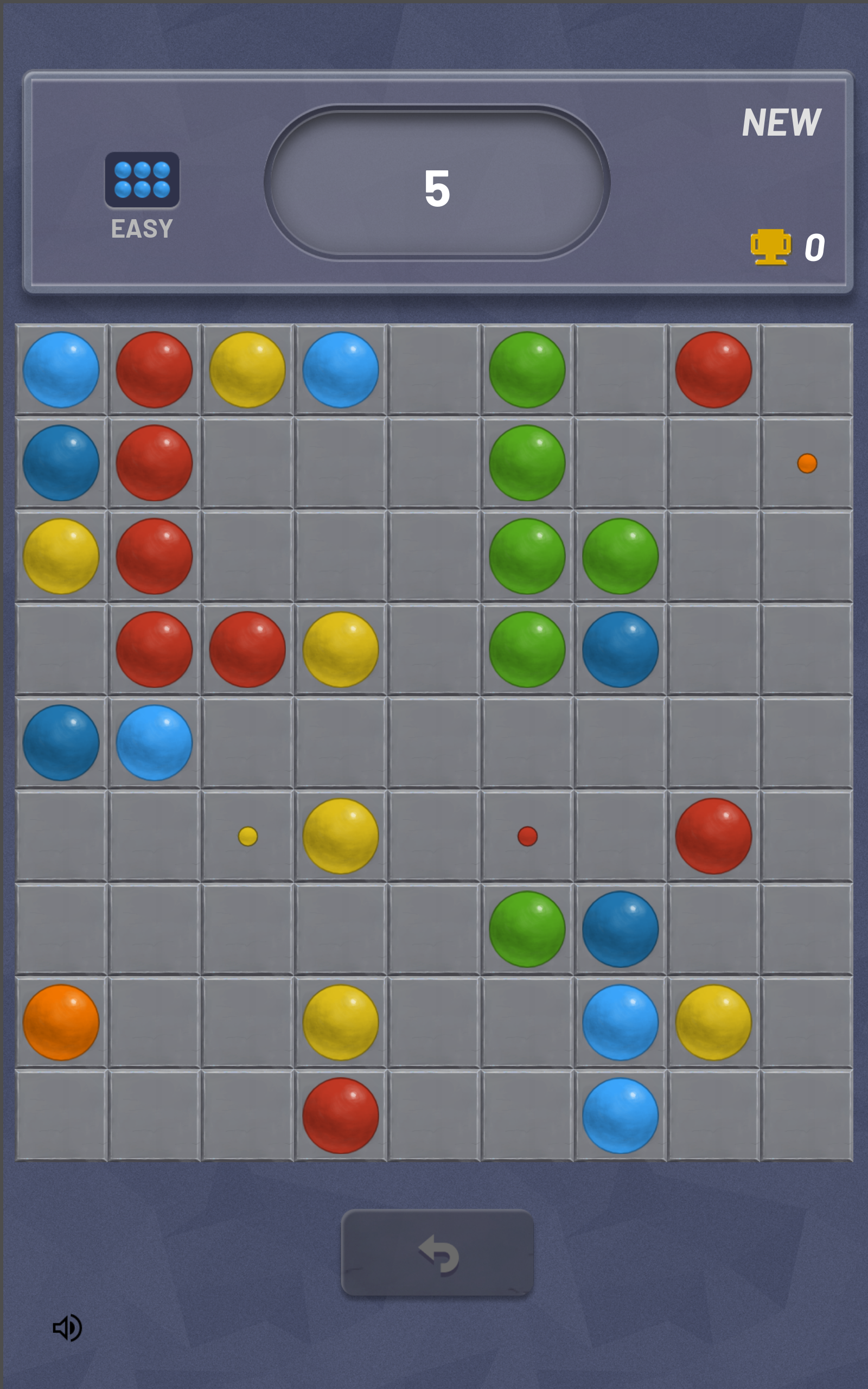Click the red ball in the top-right area
This screenshot has height=1389, width=868.
[714, 370]
